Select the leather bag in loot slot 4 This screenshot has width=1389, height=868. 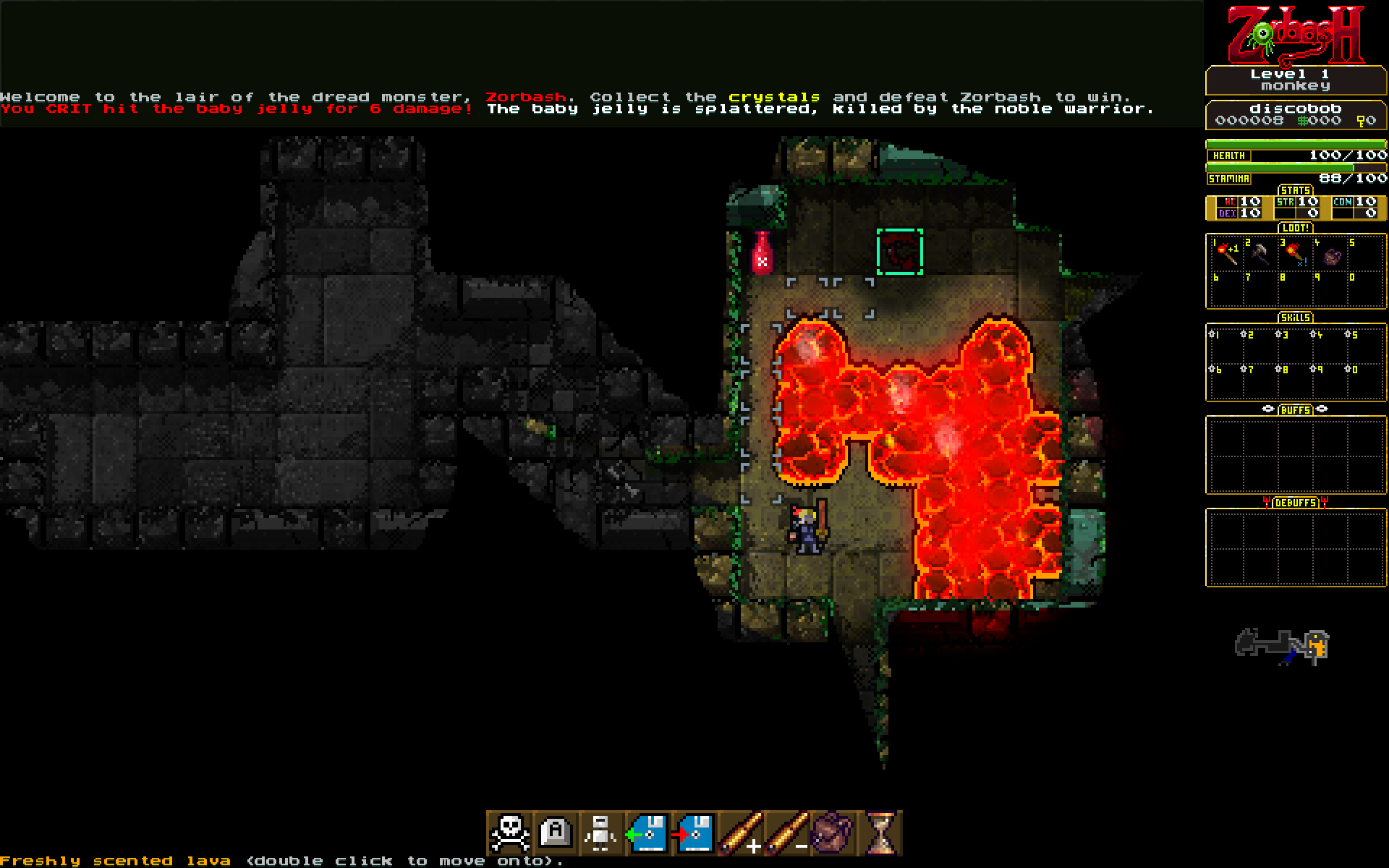[x=1331, y=255]
